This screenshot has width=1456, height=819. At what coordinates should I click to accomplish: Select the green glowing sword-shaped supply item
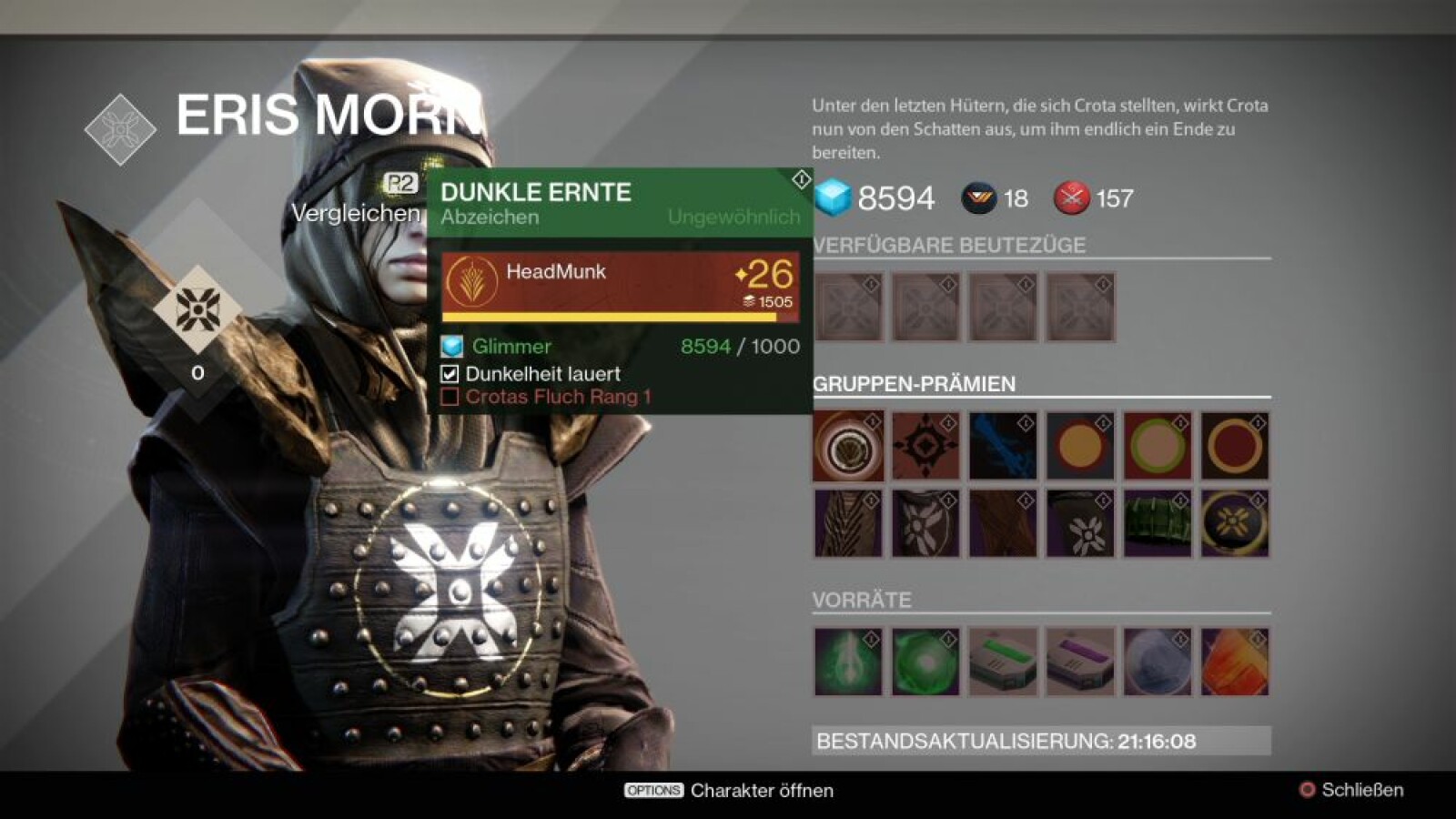[847, 662]
